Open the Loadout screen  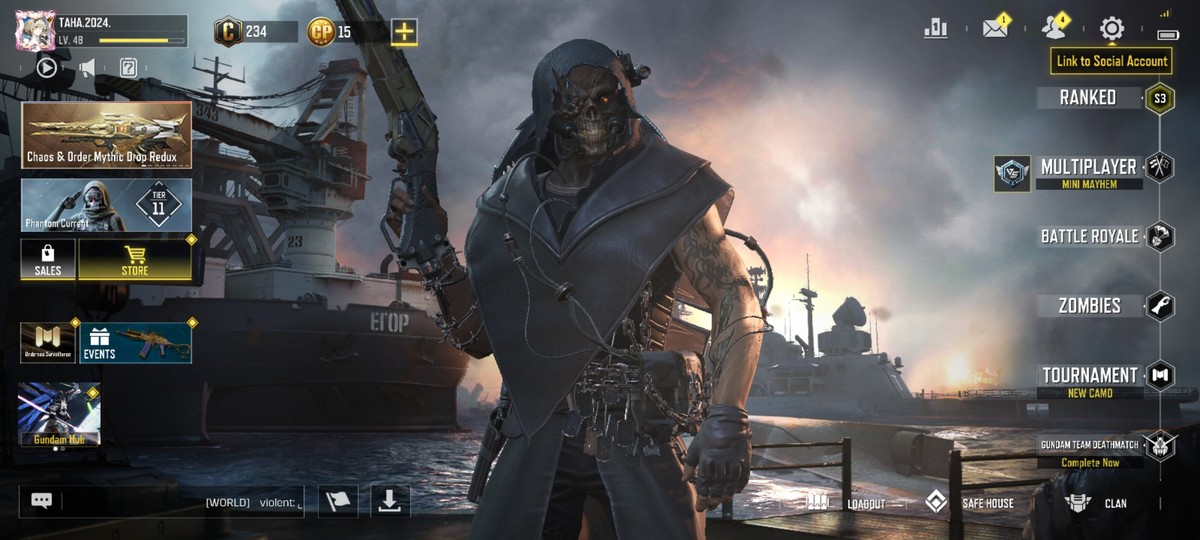tap(848, 502)
